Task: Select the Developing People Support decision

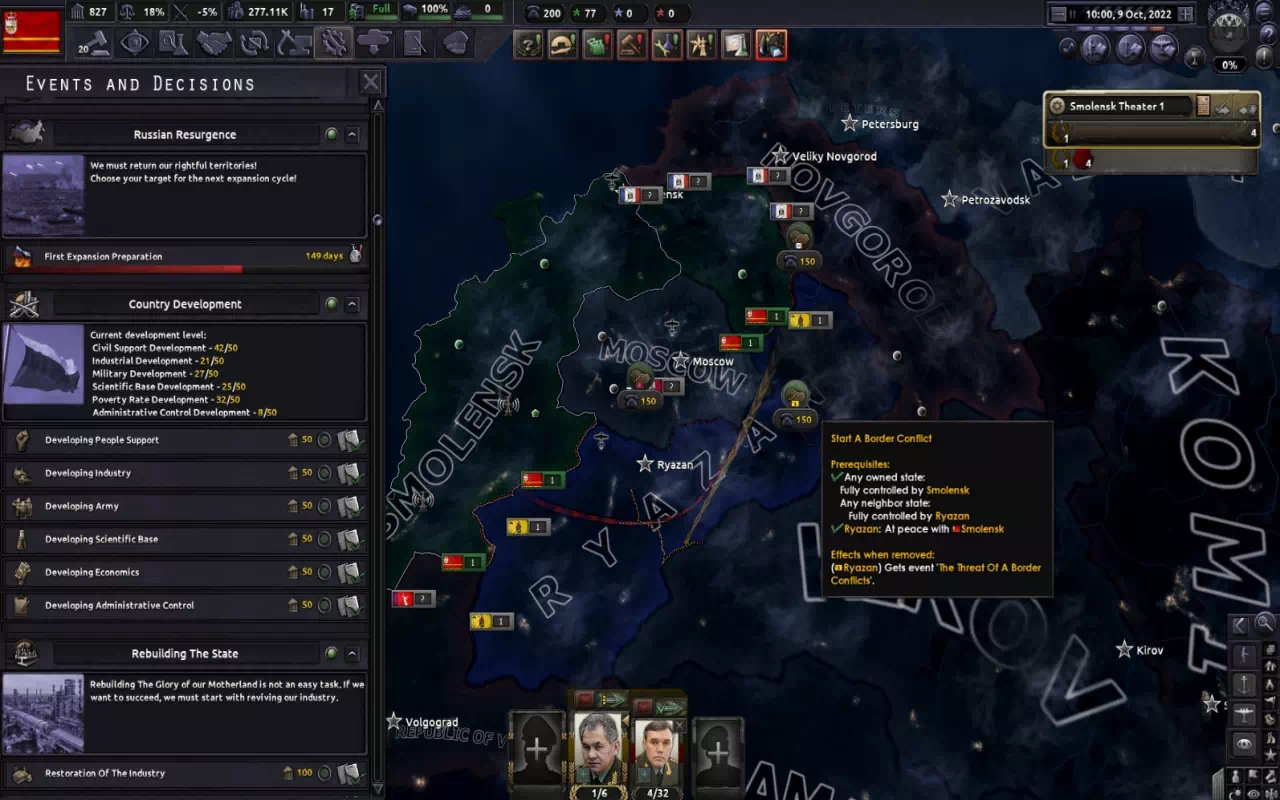Action: point(349,440)
